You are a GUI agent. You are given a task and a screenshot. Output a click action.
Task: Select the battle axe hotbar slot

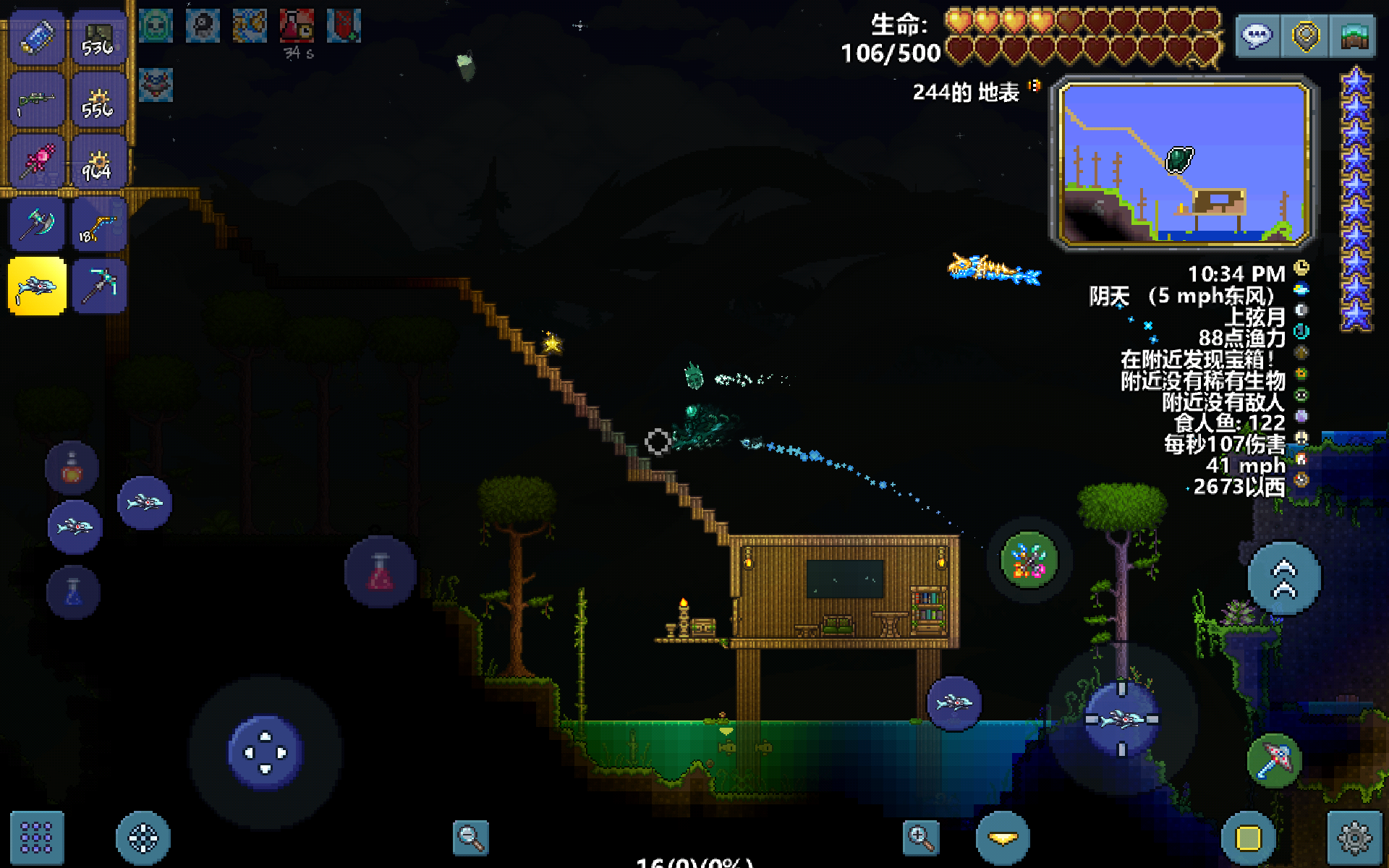pyautogui.click(x=37, y=225)
